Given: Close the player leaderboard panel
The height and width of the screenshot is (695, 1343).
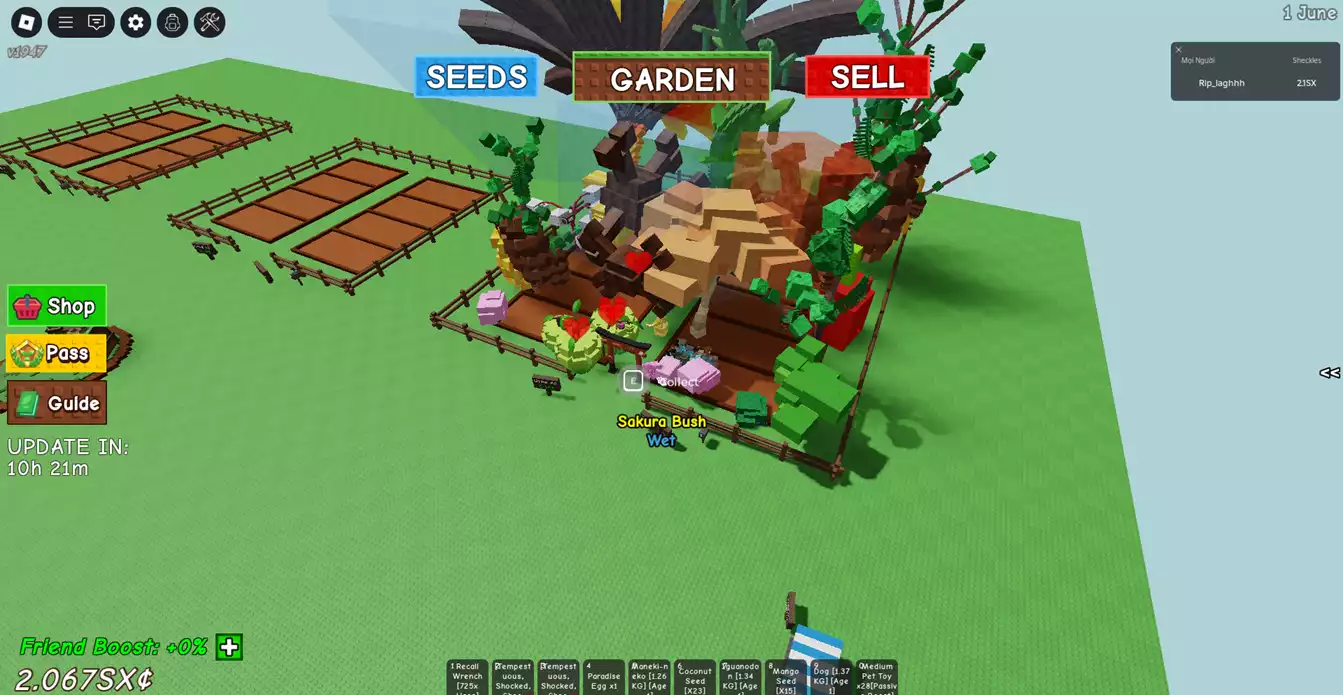Looking at the screenshot, I should (1179, 49).
